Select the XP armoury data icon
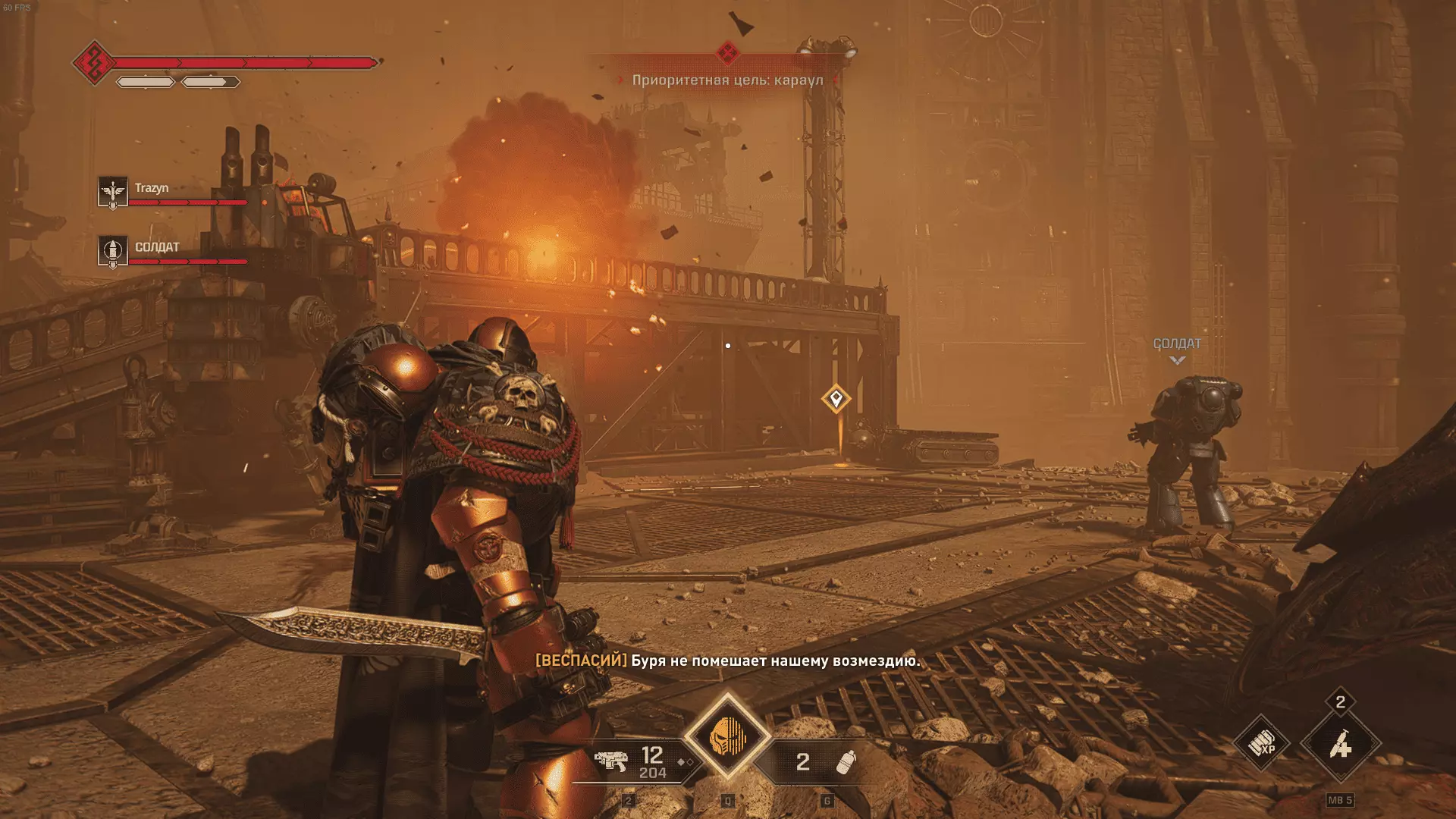 point(1262,744)
